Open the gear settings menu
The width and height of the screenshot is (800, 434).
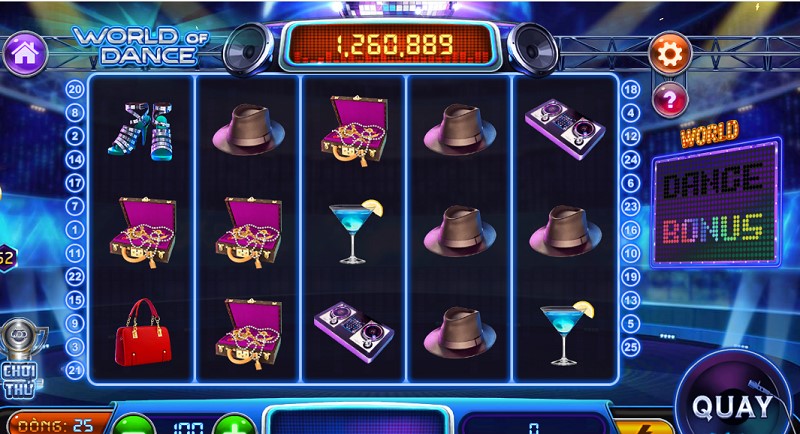tap(669, 52)
